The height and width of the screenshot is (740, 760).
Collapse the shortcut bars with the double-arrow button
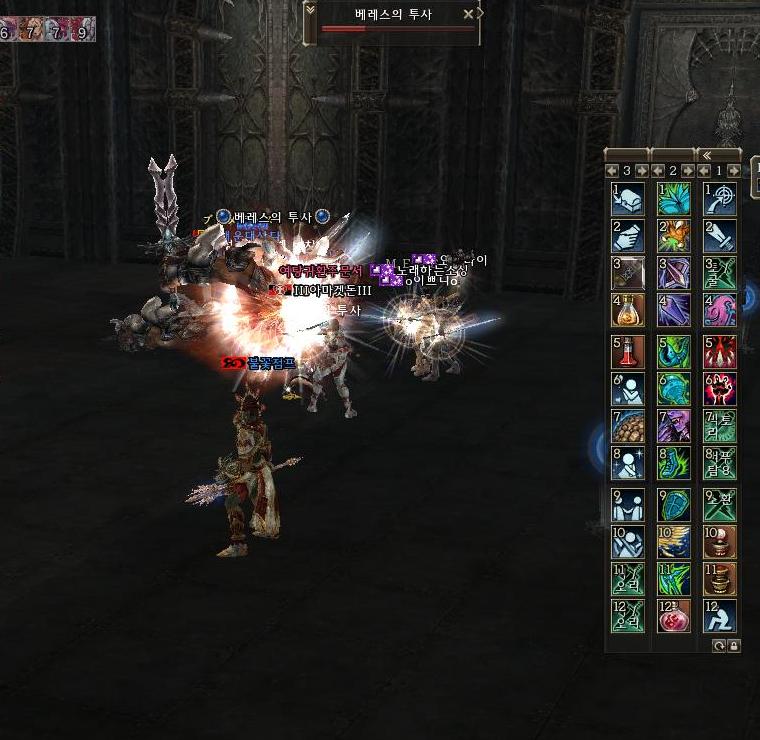706,154
